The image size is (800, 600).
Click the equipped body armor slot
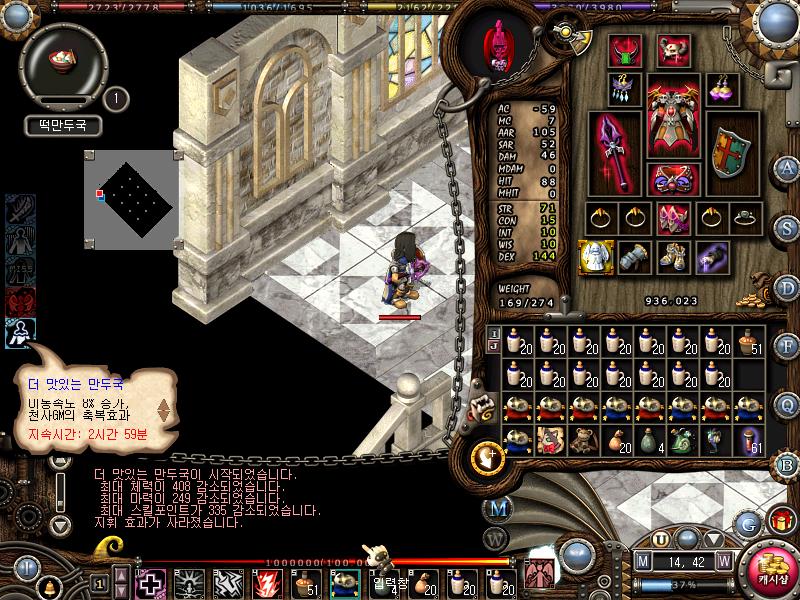(672, 115)
